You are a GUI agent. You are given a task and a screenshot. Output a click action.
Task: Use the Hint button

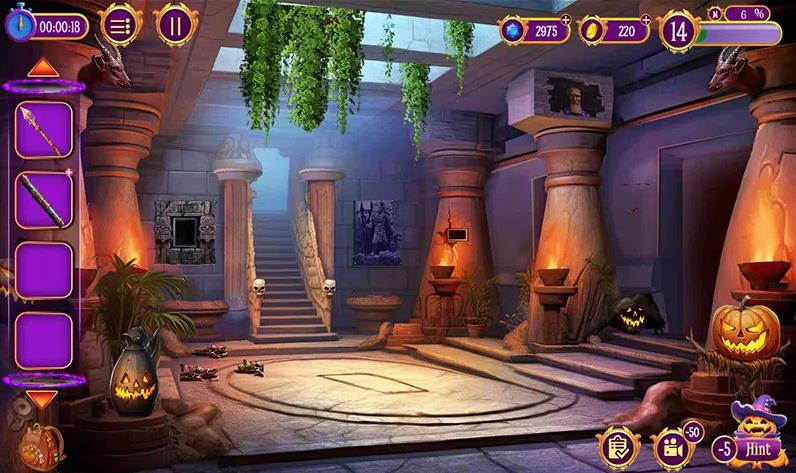757,449
